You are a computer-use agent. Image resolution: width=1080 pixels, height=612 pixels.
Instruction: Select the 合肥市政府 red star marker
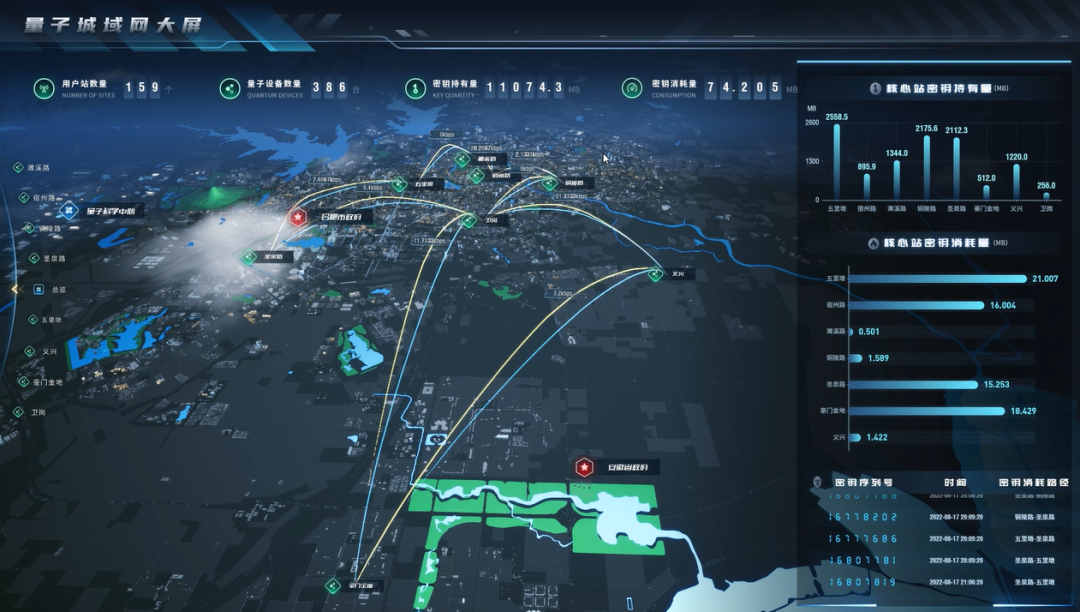297,216
